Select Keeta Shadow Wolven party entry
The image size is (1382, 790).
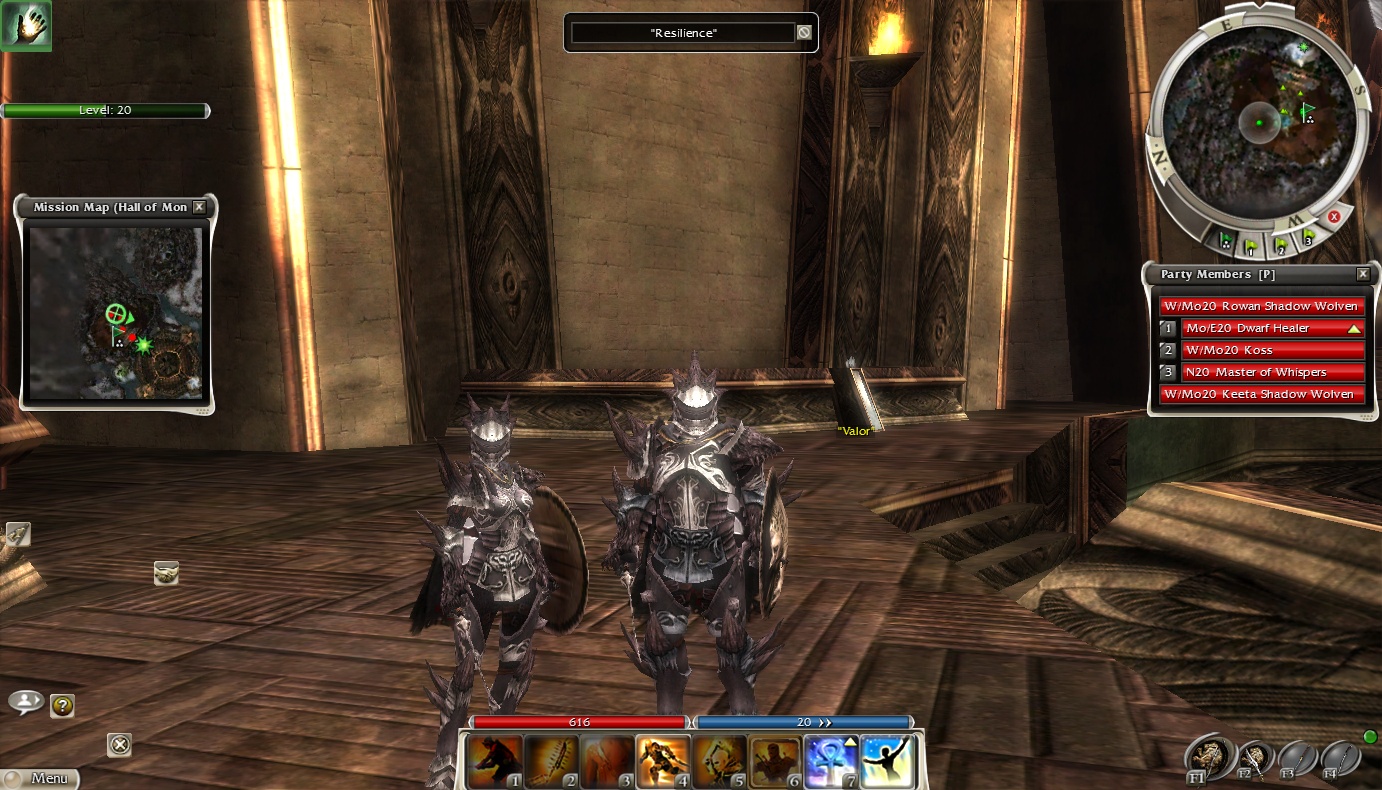(1261, 394)
